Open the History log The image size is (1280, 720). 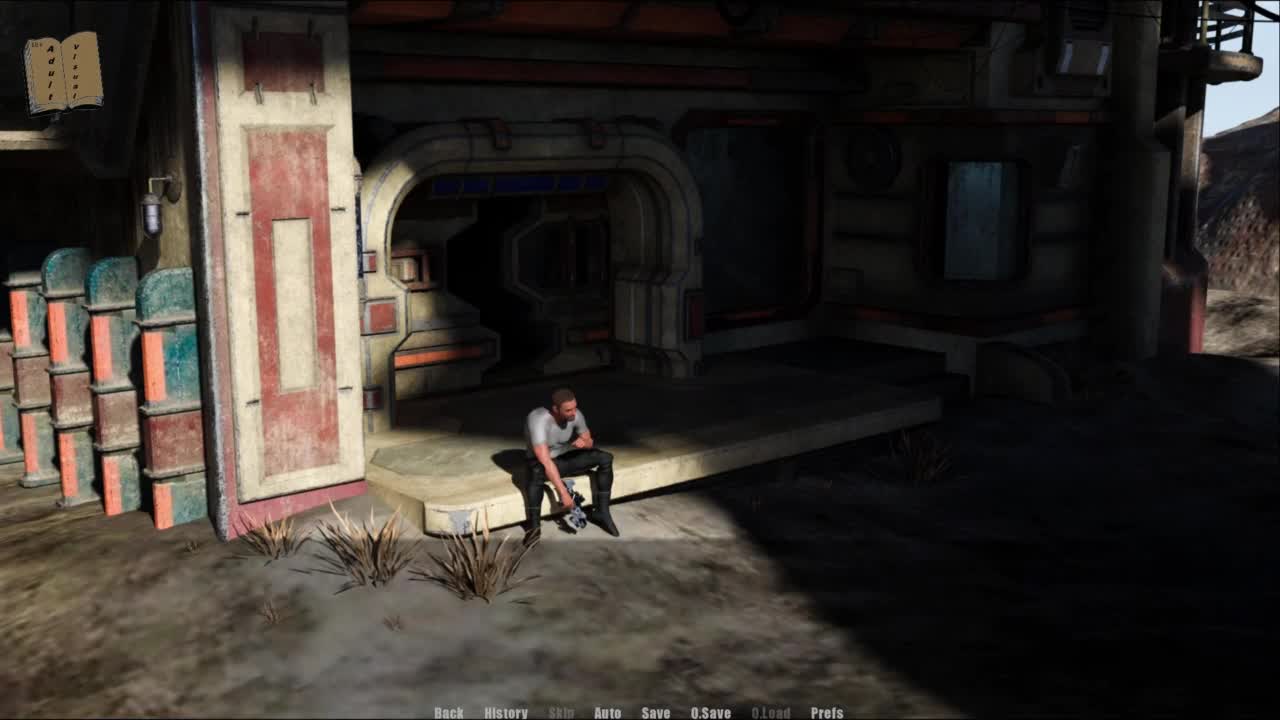pyautogui.click(x=506, y=713)
